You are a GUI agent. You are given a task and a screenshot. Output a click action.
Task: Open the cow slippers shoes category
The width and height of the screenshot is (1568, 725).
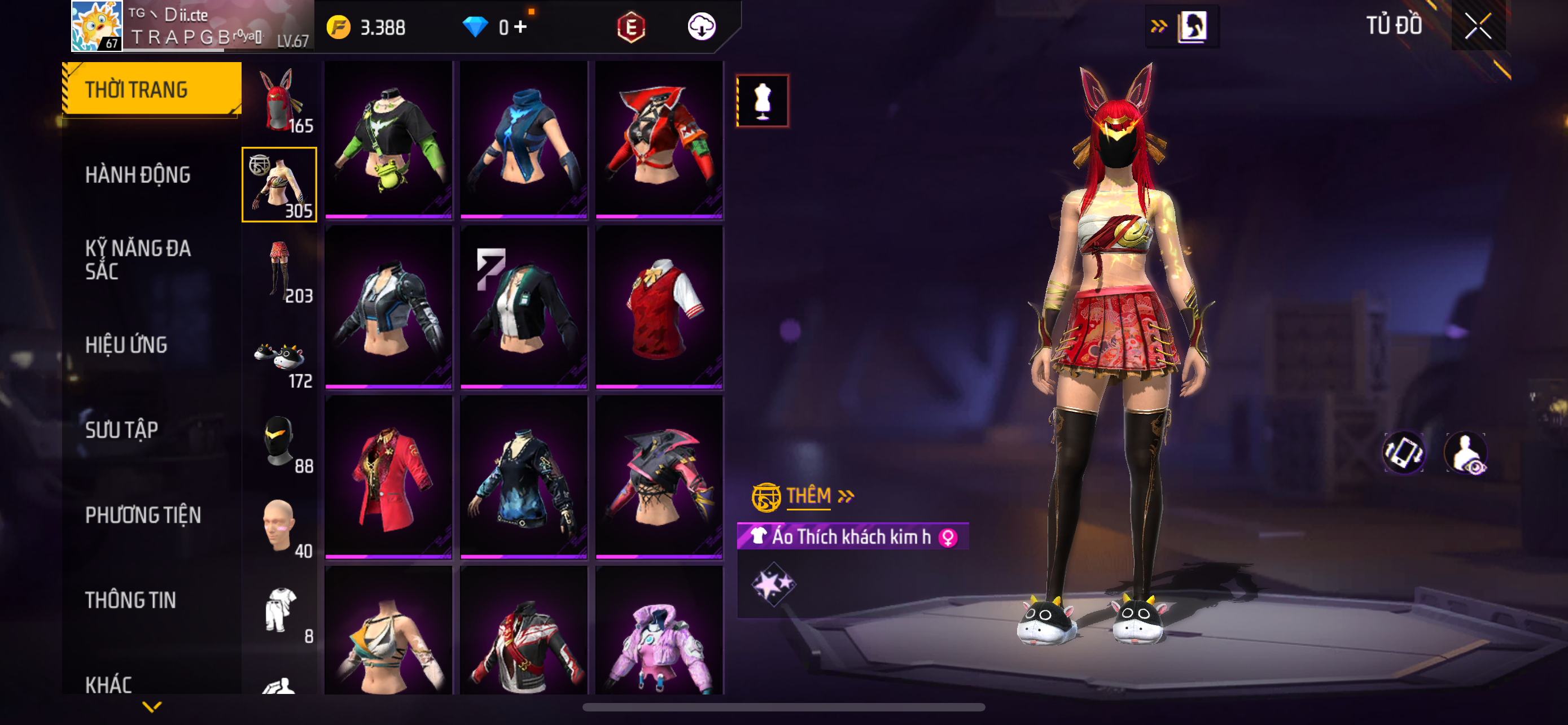[x=280, y=356]
